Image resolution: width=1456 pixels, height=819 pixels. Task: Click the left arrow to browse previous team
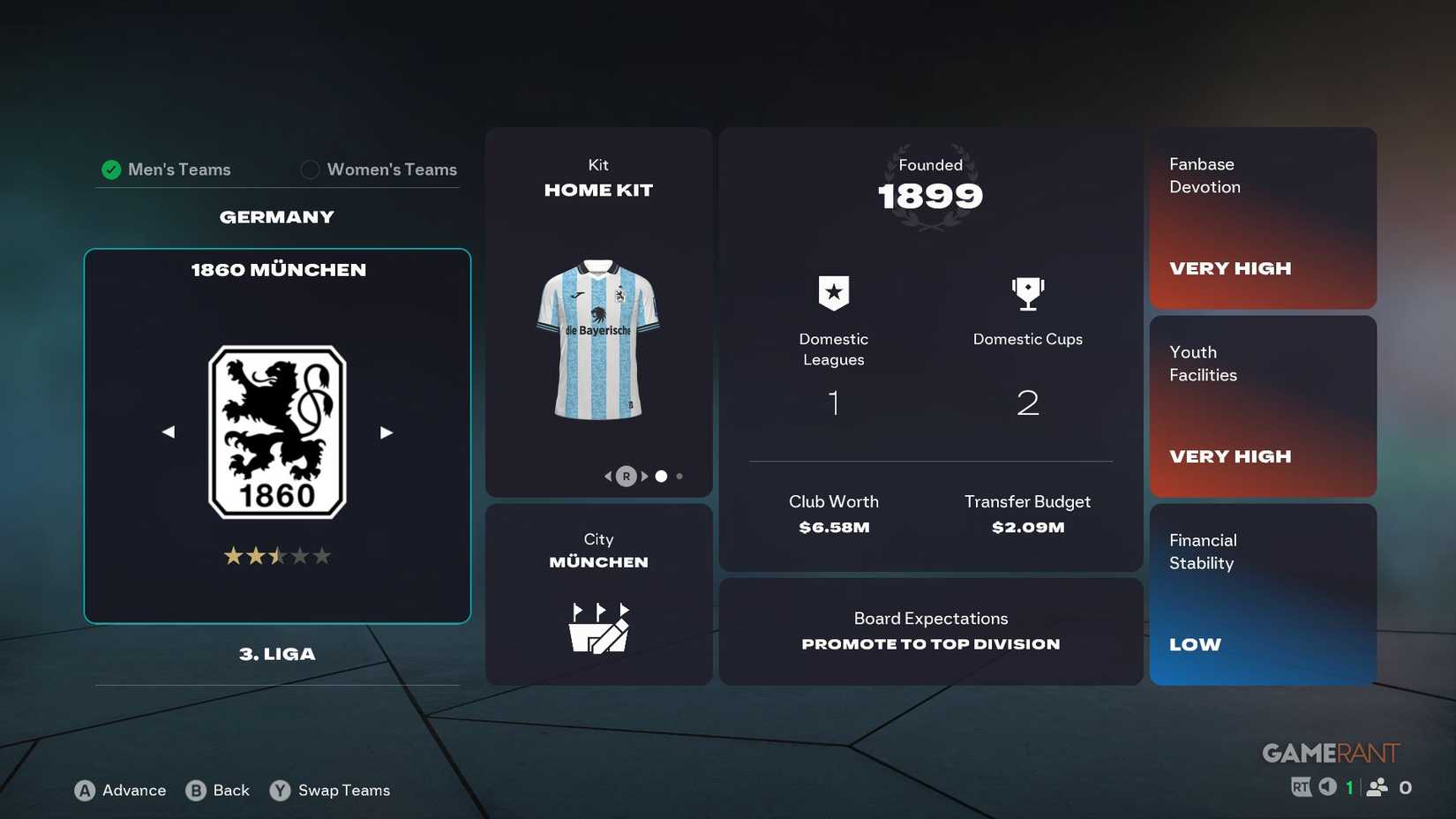(x=168, y=432)
